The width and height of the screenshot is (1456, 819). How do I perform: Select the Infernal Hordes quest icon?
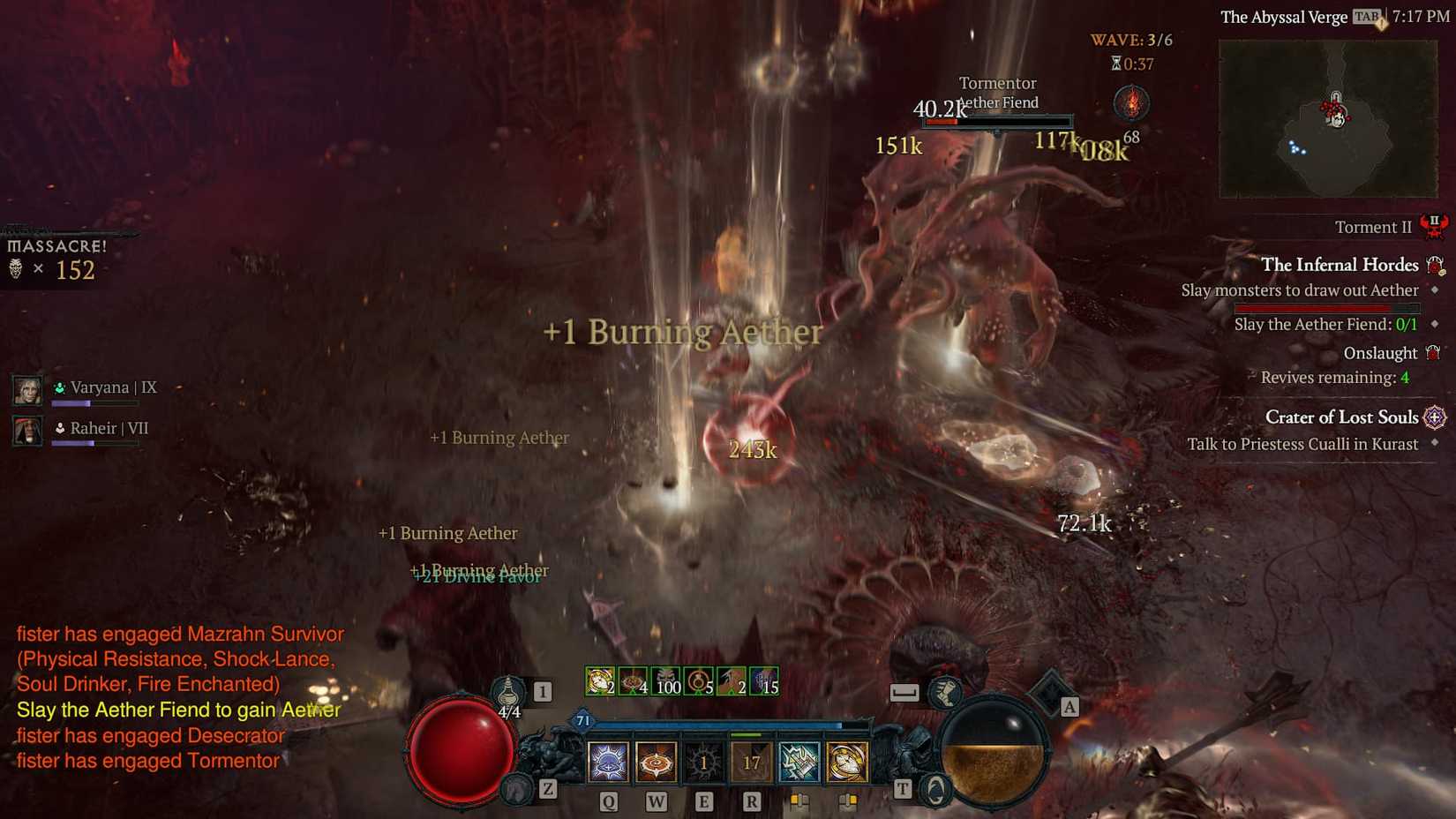(1435, 264)
